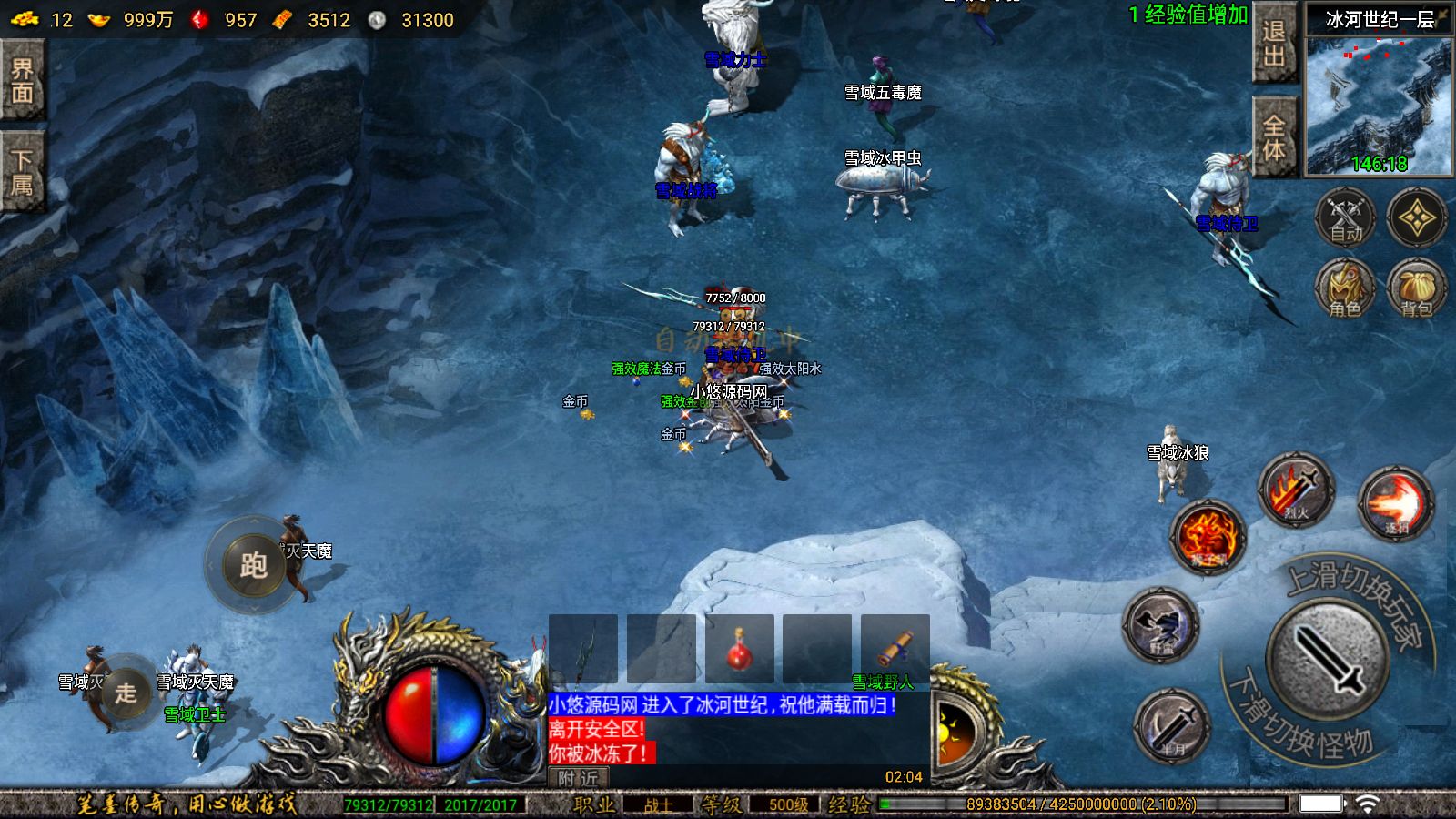Viewport: 1456px width, 819px height.
Task: Tap the 走 walk movement button
Action: click(x=126, y=693)
